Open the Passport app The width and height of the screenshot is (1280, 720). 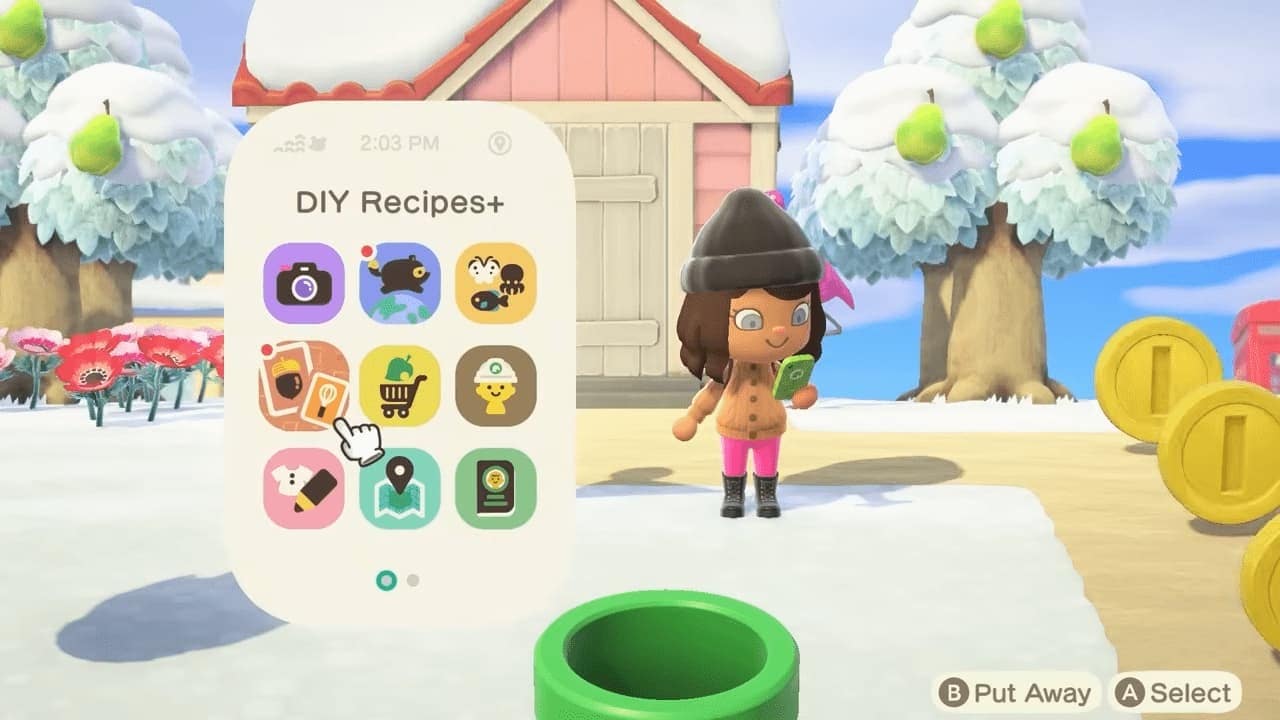(x=496, y=488)
